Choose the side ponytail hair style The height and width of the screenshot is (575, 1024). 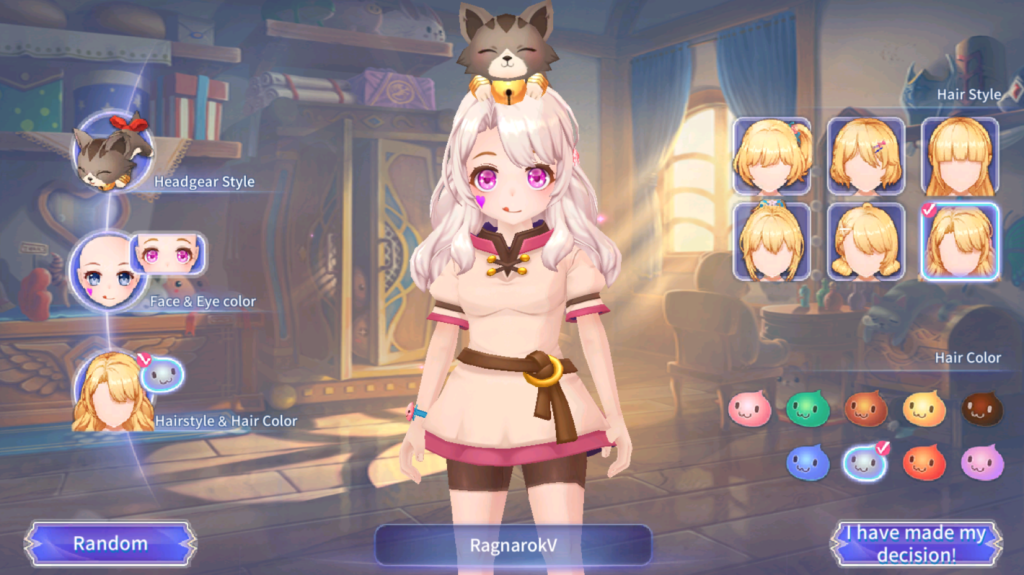[x=771, y=156]
